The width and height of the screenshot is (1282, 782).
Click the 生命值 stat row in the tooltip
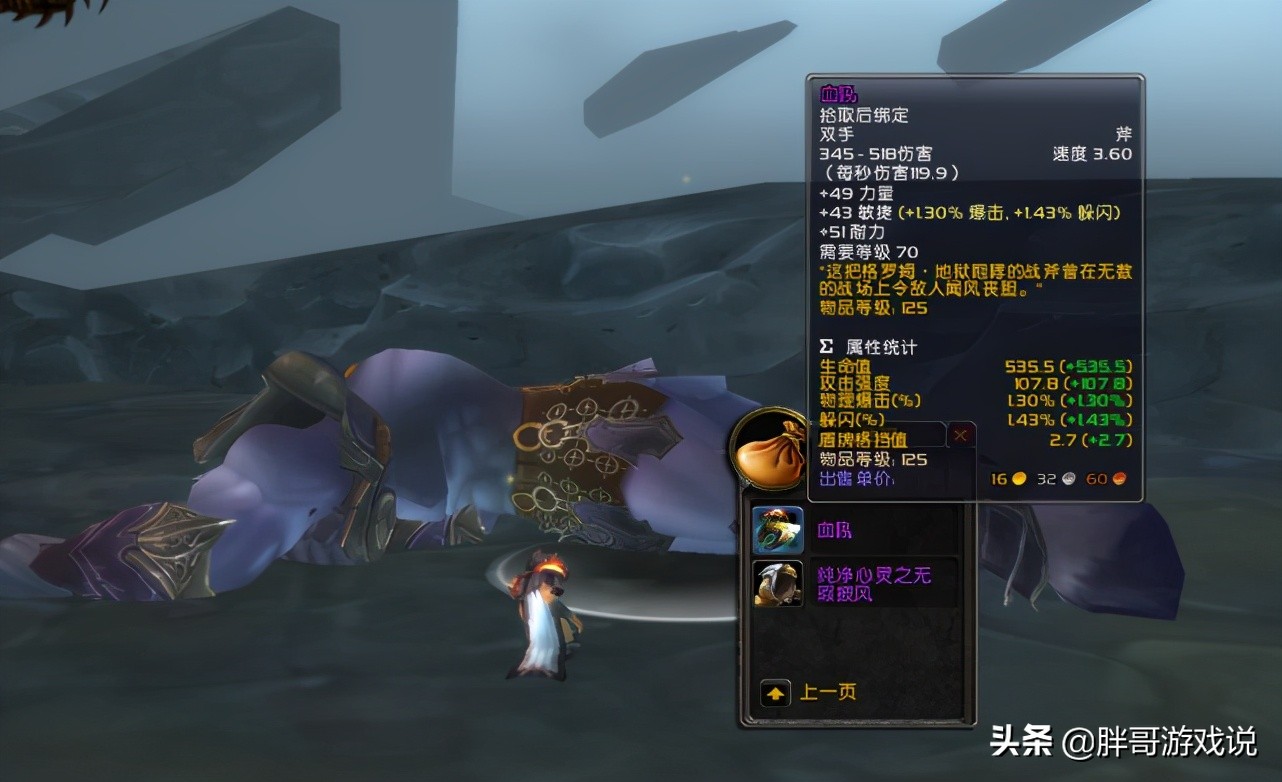click(846, 367)
